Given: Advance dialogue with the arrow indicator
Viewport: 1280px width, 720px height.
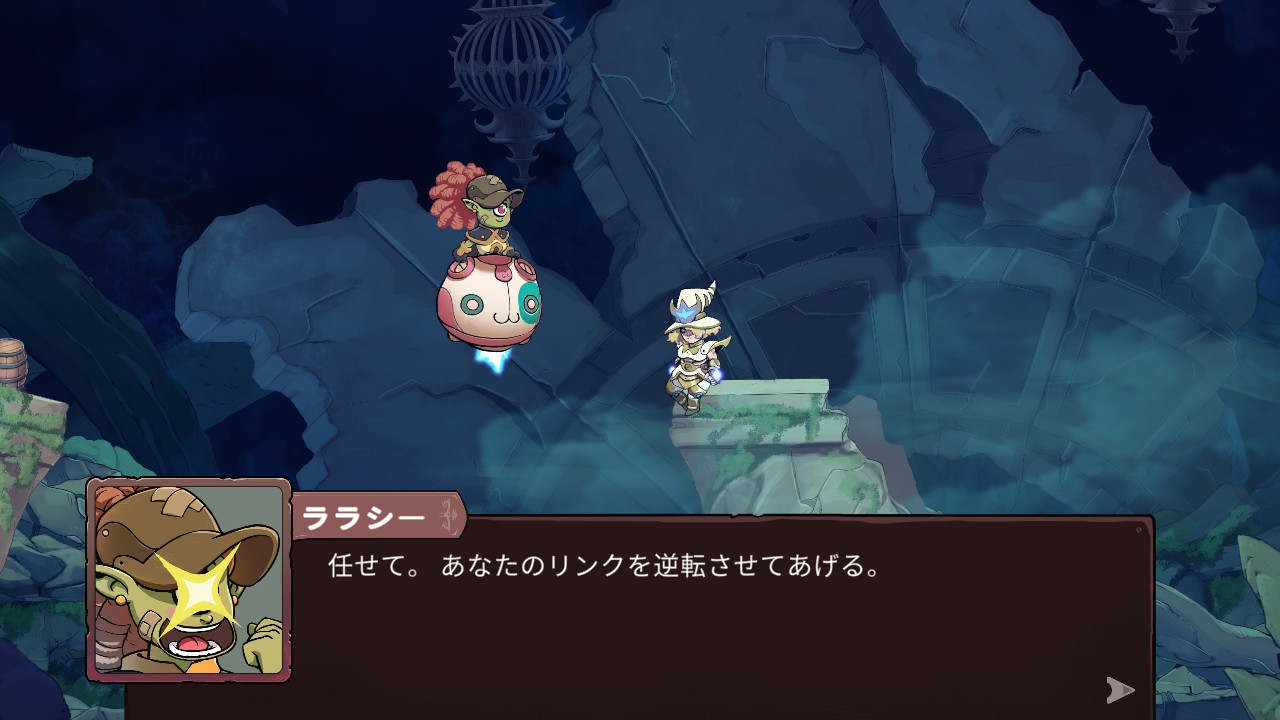Looking at the screenshot, I should click(1120, 689).
